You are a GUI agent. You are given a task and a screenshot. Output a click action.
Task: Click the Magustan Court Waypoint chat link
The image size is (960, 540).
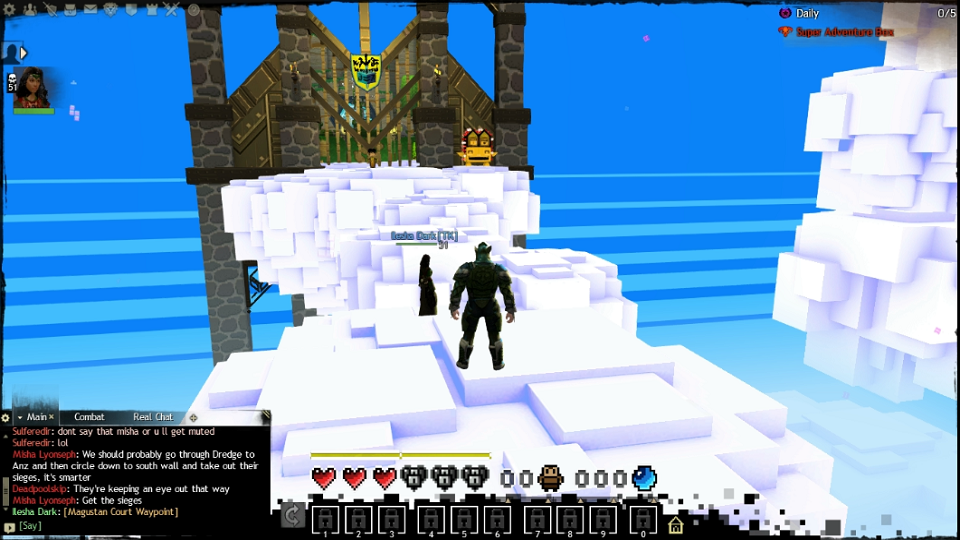[x=120, y=512]
